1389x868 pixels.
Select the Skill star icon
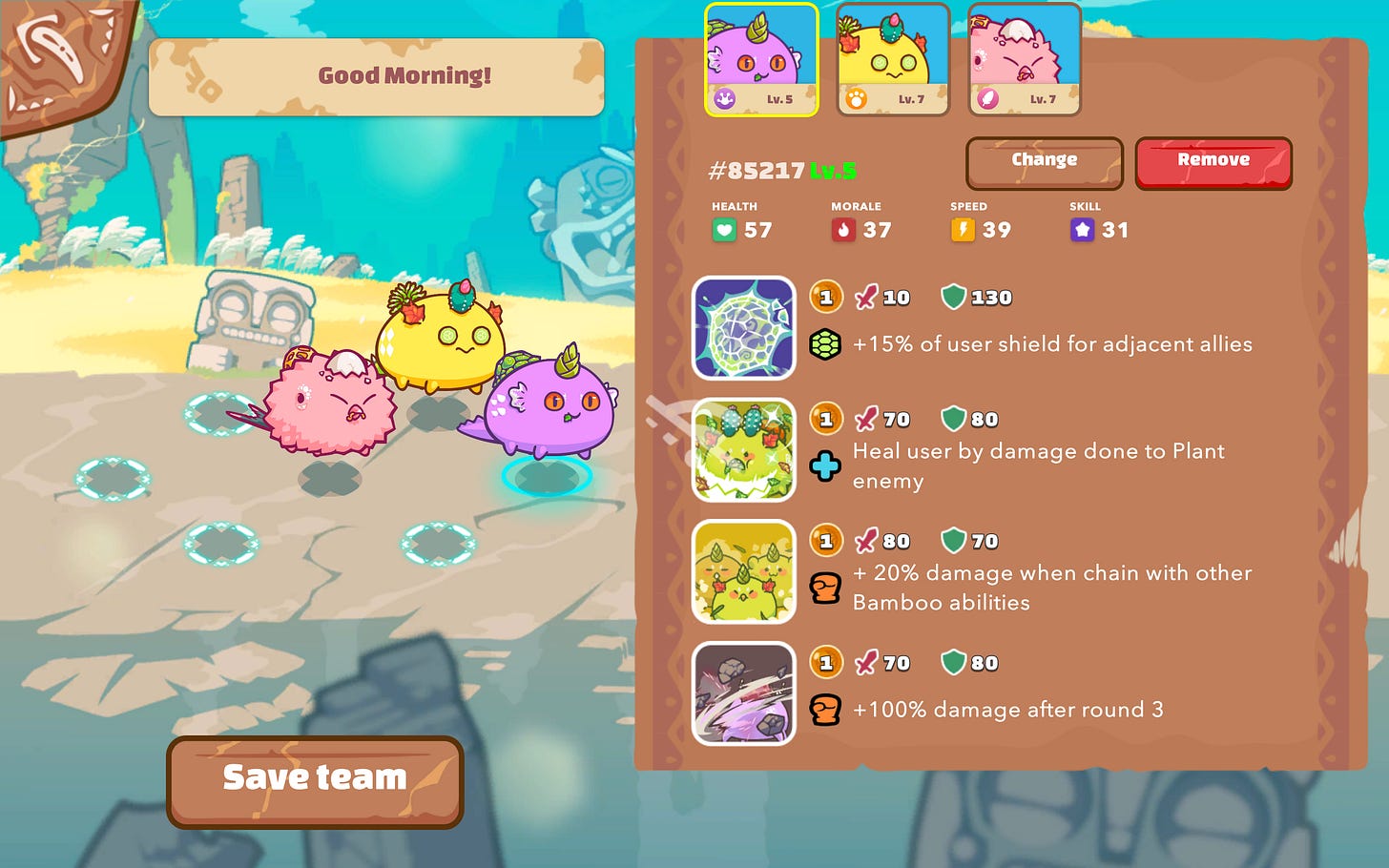tap(1082, 229)
